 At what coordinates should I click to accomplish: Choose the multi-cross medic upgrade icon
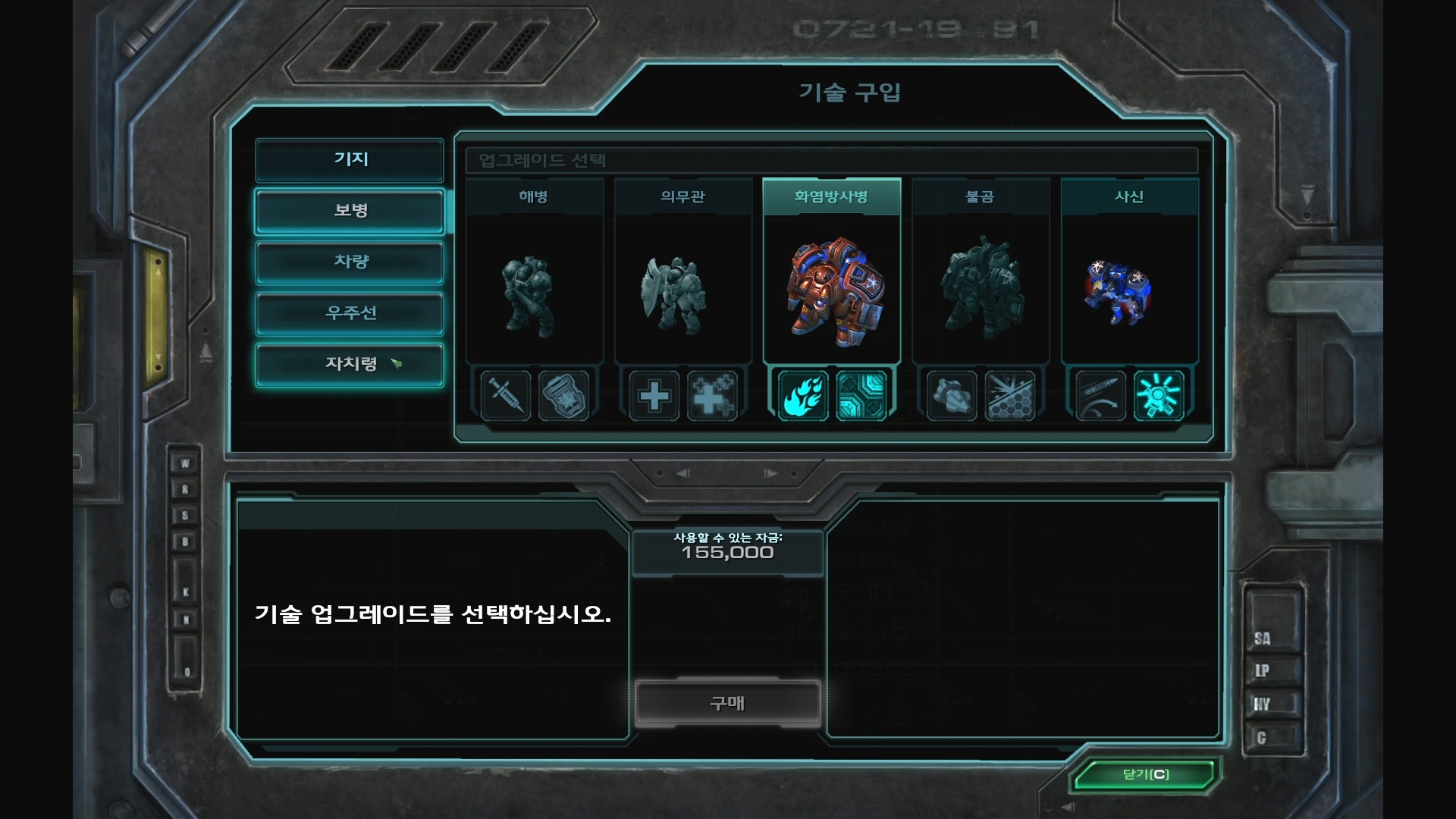712,395
